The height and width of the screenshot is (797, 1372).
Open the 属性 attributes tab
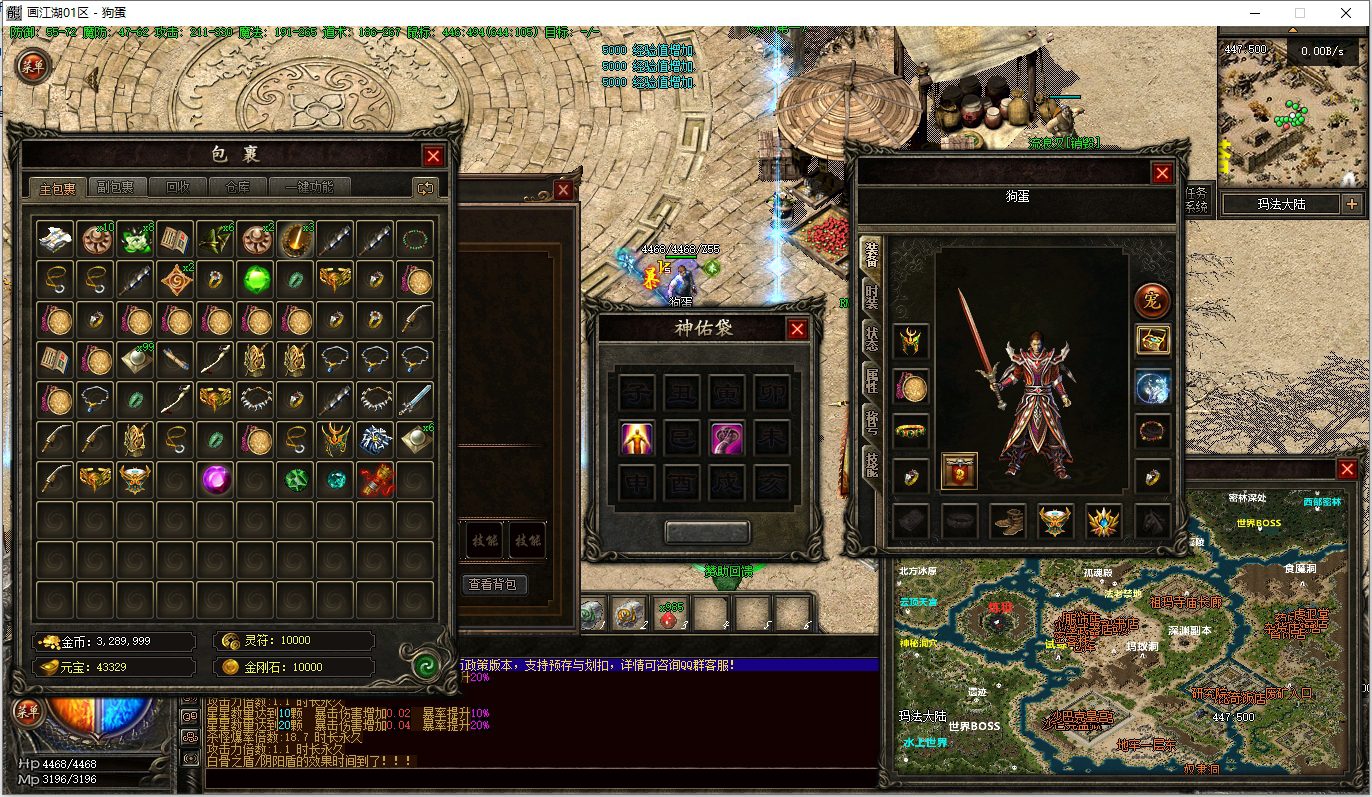(x=871, y=379)
